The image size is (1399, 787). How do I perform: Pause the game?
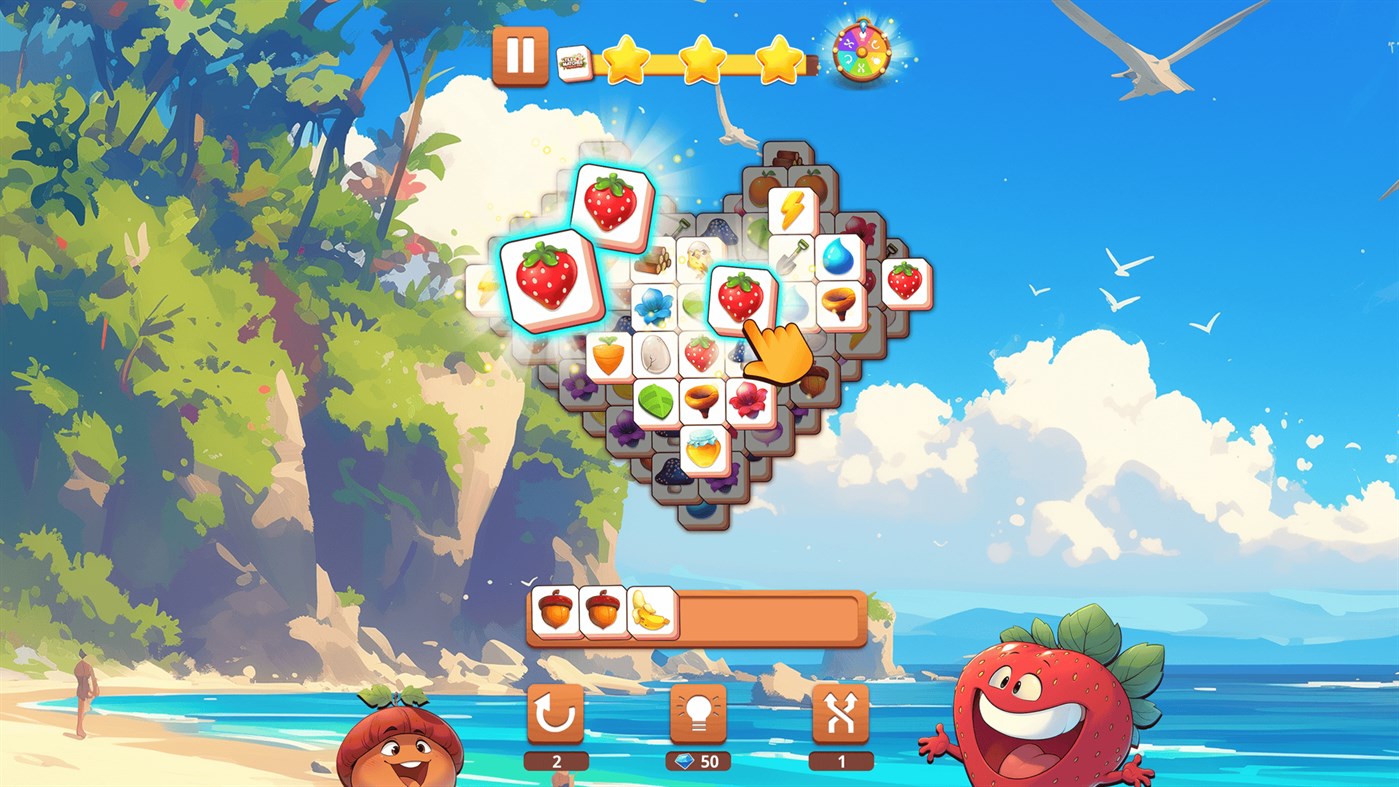coord(521,55)
